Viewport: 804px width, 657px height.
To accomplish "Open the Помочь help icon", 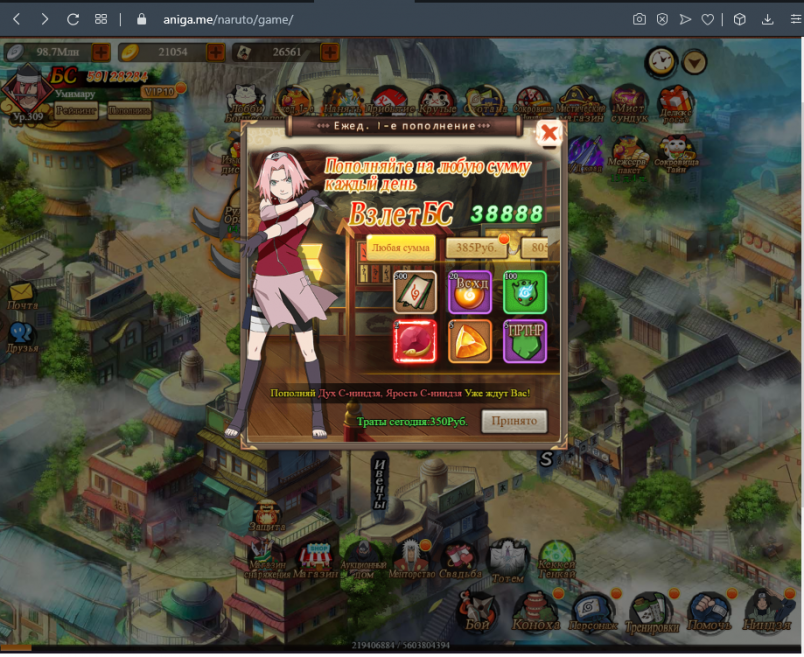I will [709, 609].
